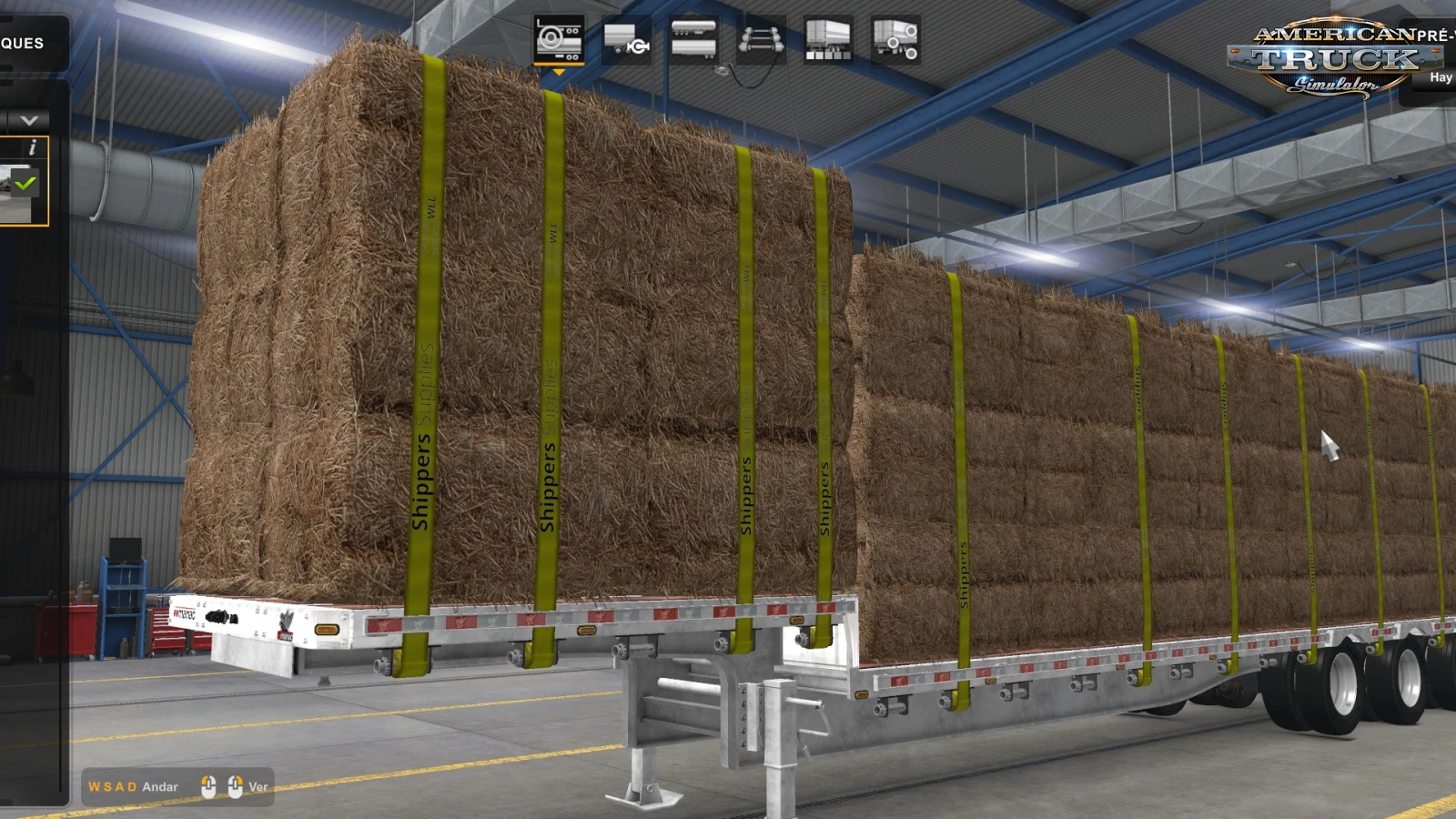Toggle the active chassis category highlighted in orange
1456x819 pixels.
(558, 36)
